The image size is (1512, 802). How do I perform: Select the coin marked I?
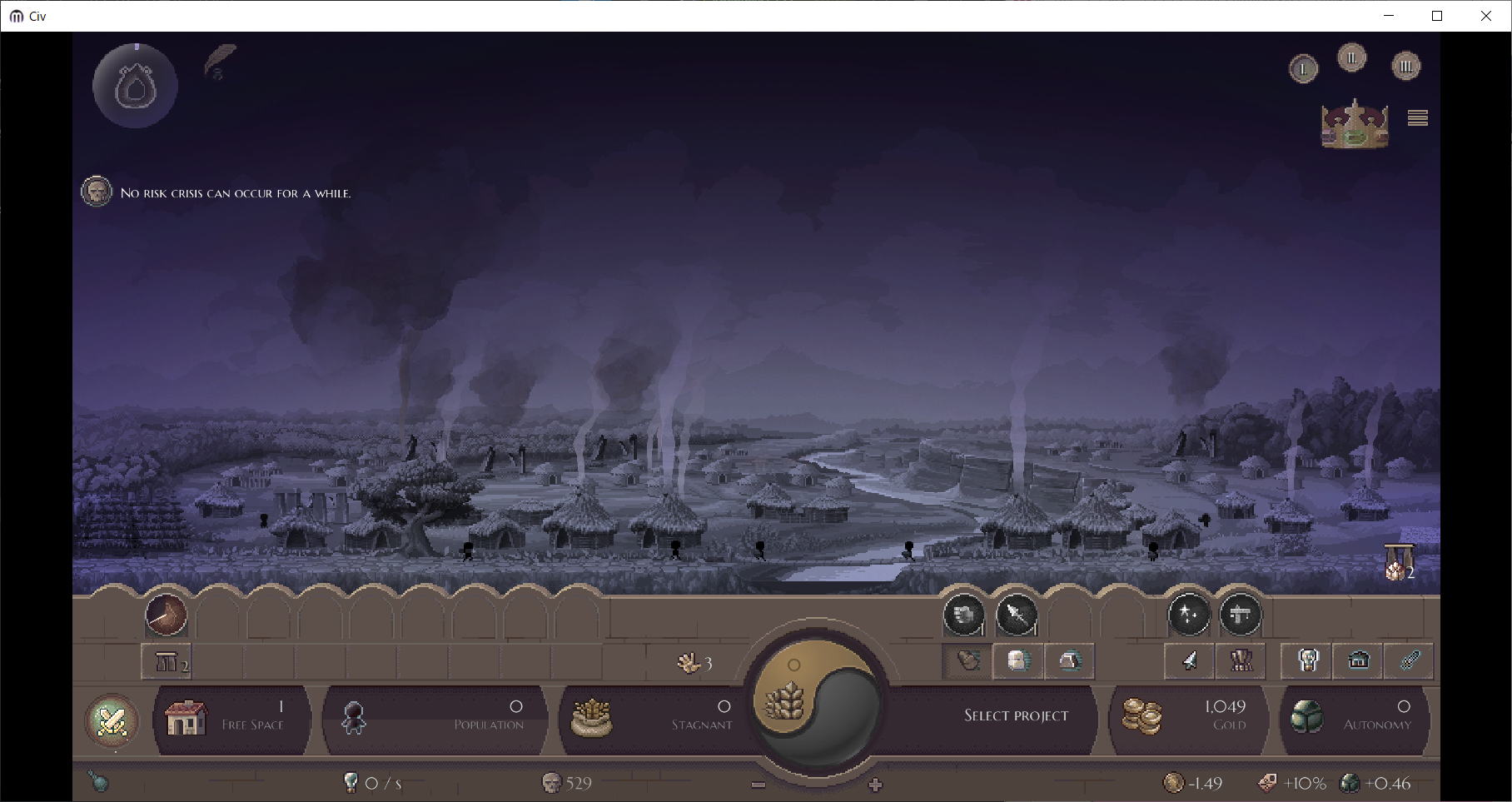coord(1303,69)
